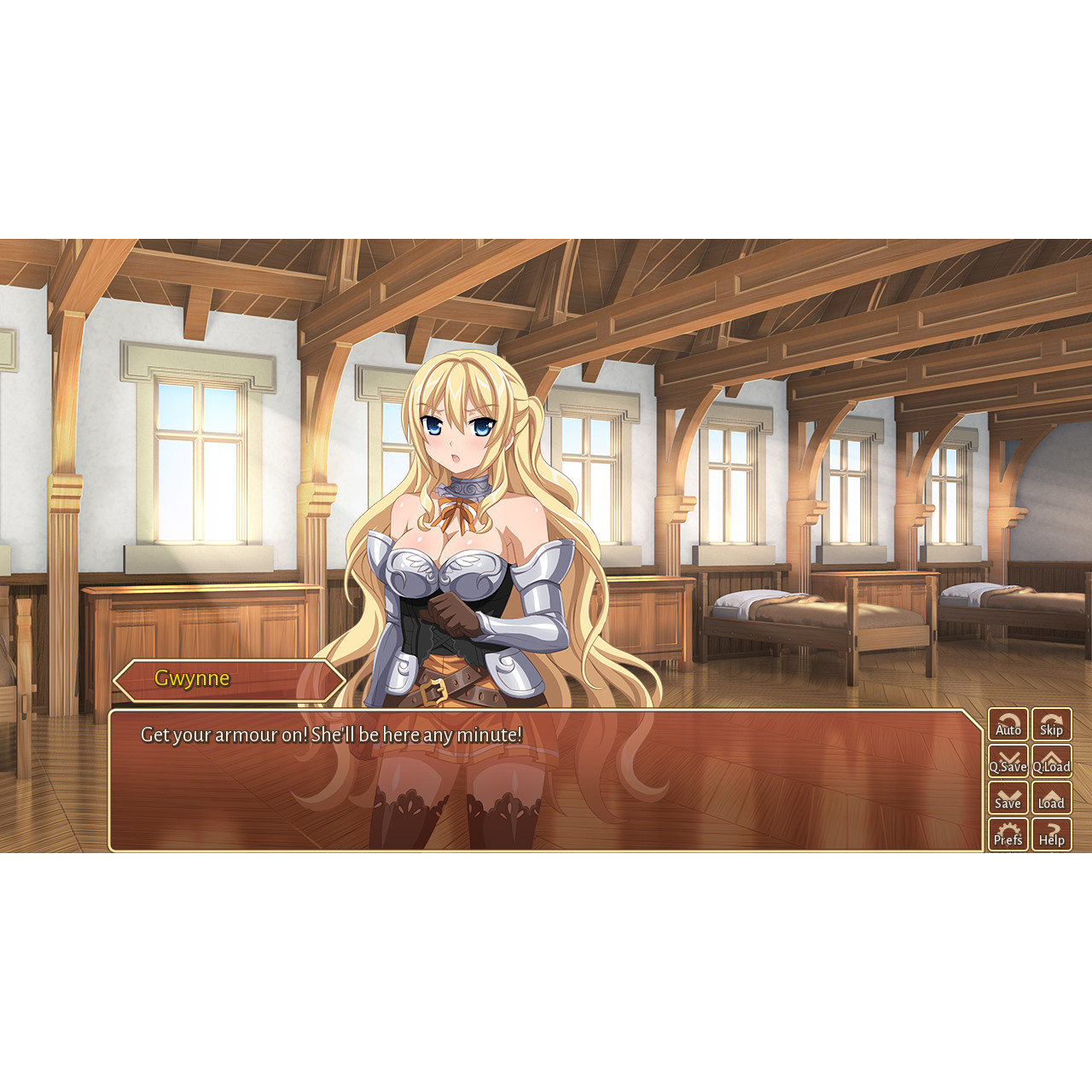Open the Load game menu
The image size is (1092, 1092).
[1051, 798]
